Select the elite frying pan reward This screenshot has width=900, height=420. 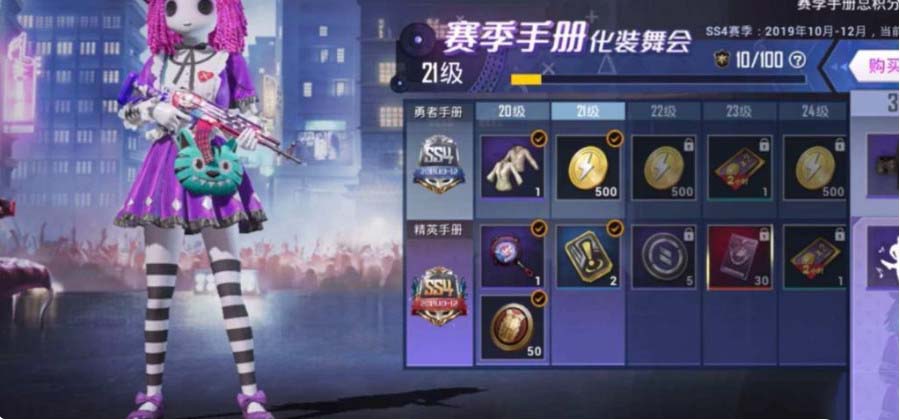pyautogui.click(x=513, y=255)
